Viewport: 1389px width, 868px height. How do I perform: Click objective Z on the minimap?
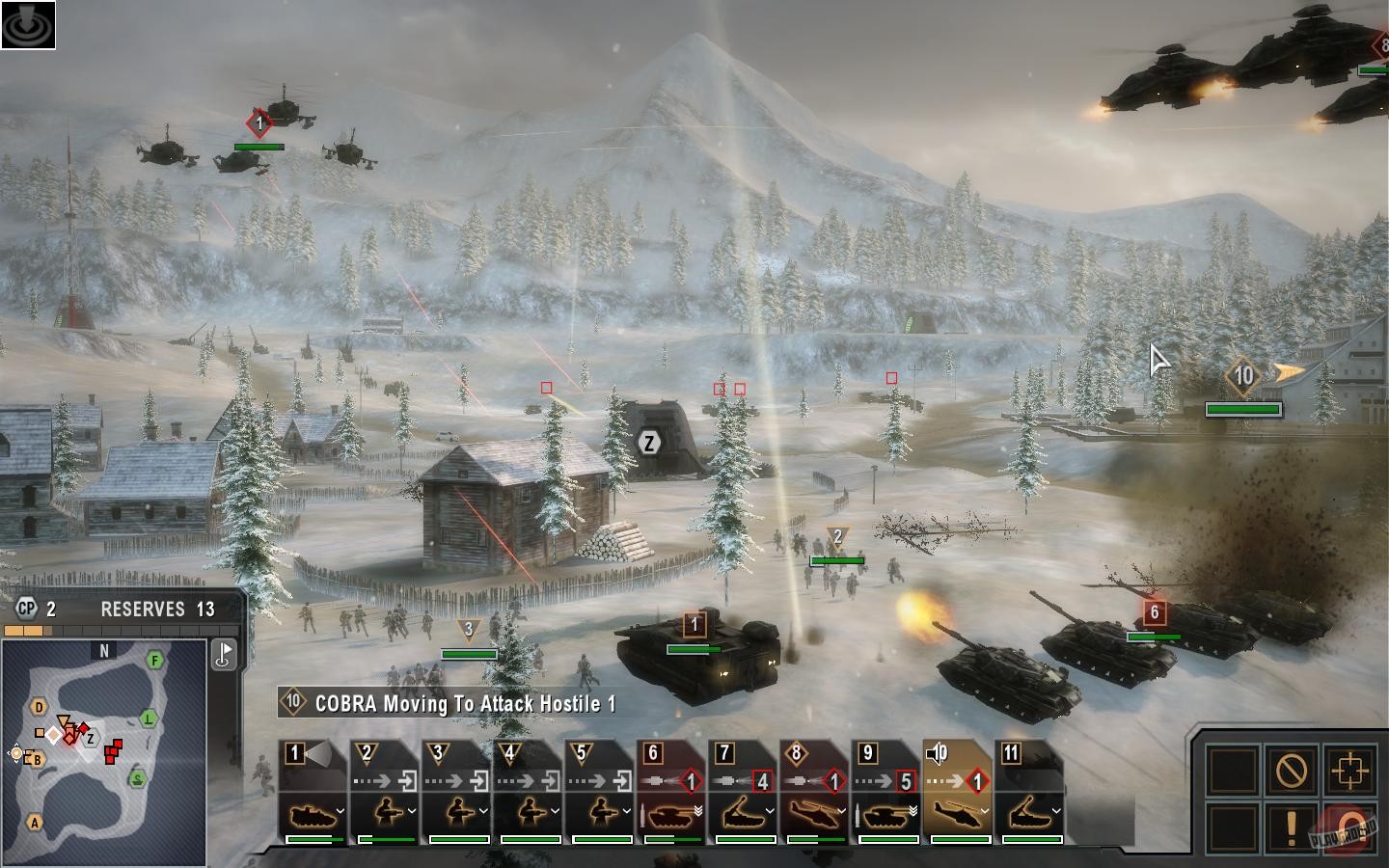[90, 739]
